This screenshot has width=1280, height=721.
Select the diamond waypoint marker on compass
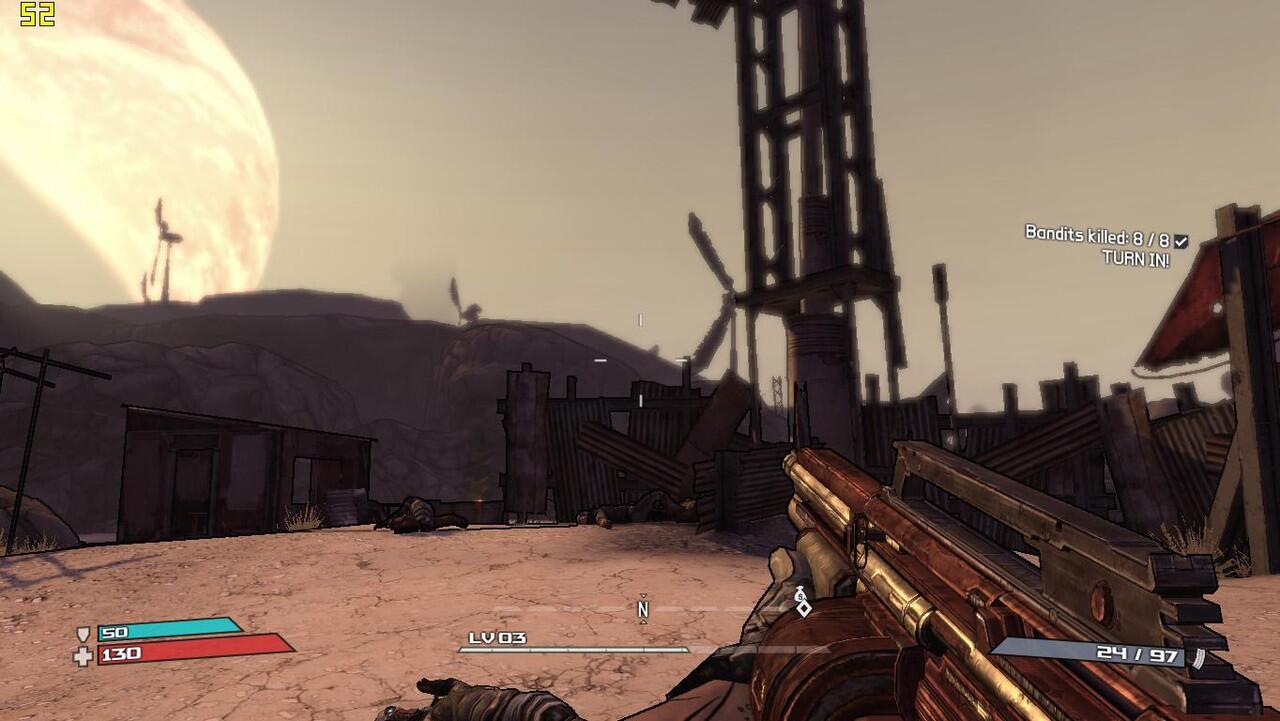[802, 606]
